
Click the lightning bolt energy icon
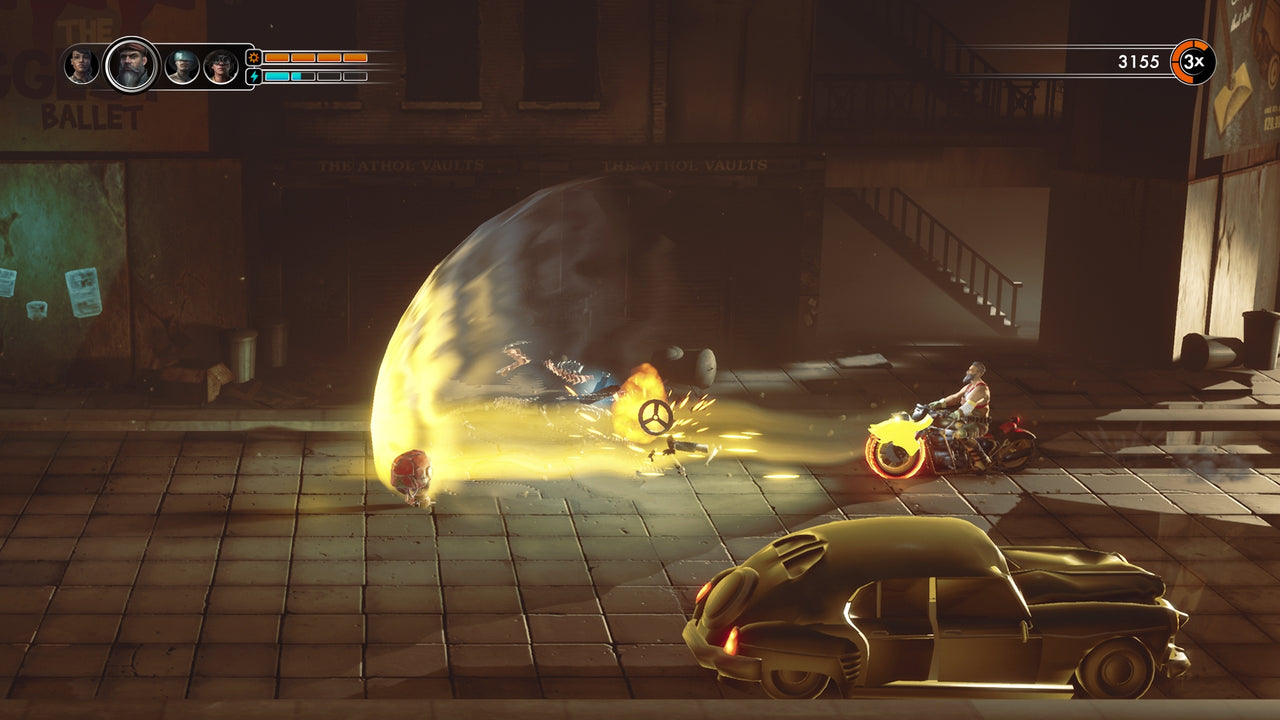[254, 75]
